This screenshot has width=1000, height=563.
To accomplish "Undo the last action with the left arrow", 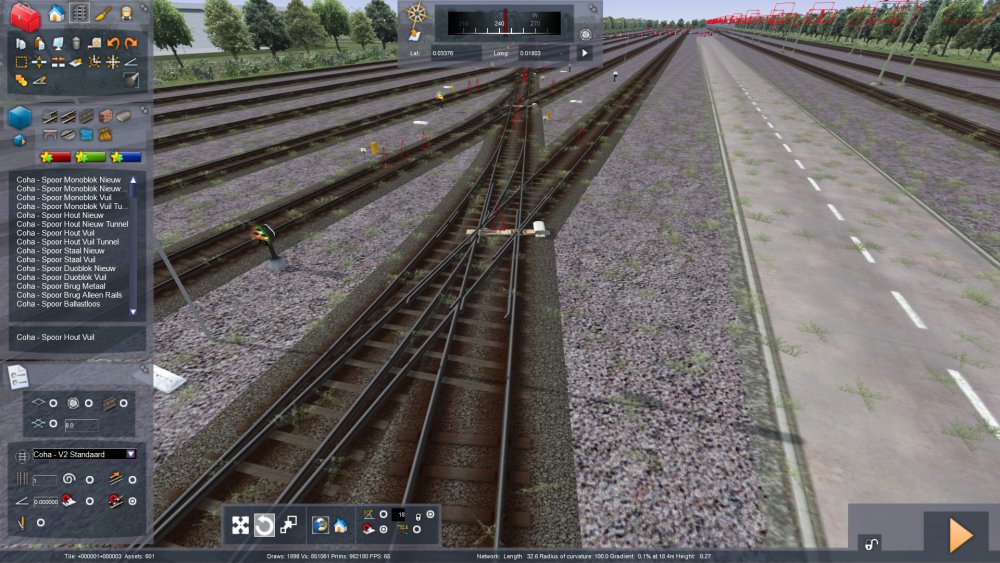I will [113, 43].
